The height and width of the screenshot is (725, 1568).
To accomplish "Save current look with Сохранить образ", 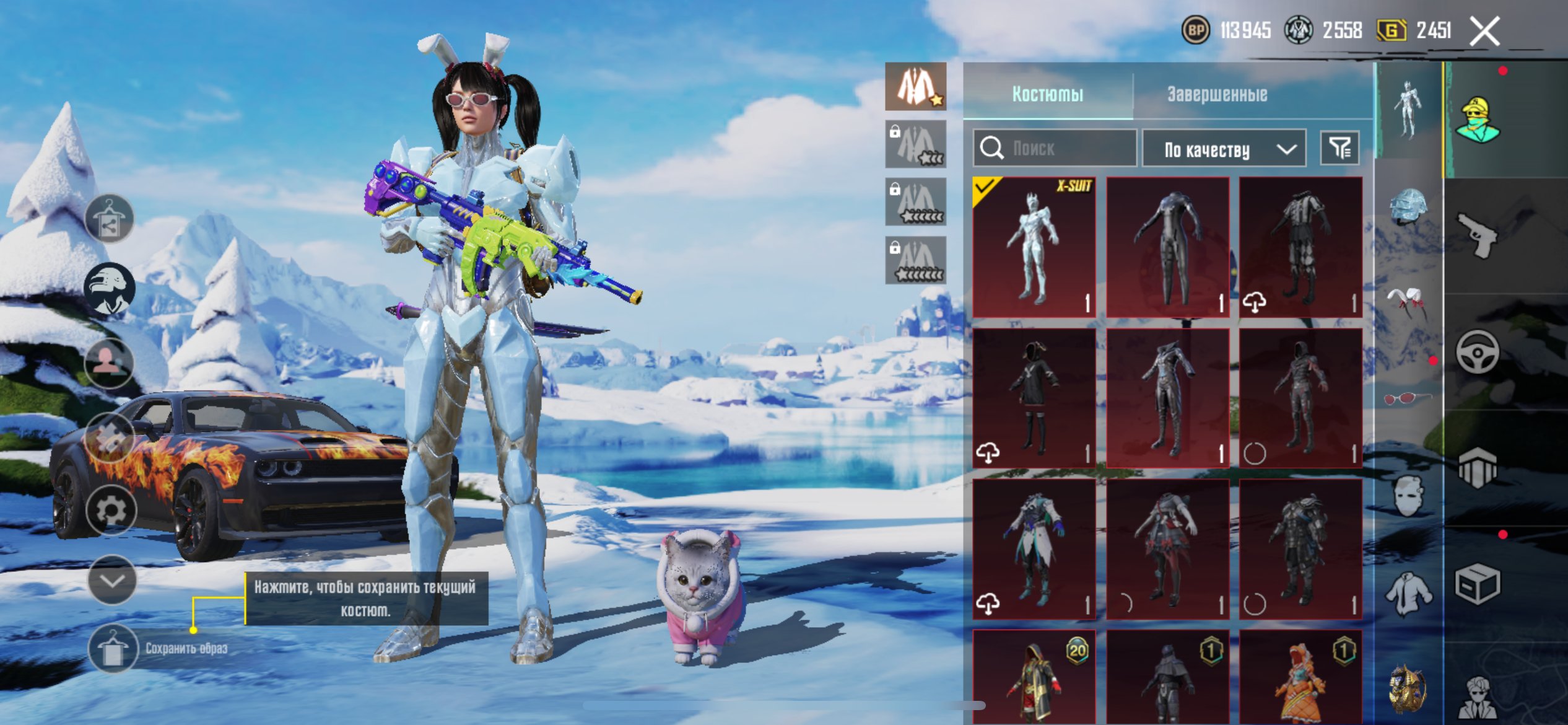I will pyautogui.click(x=113, y=649).
